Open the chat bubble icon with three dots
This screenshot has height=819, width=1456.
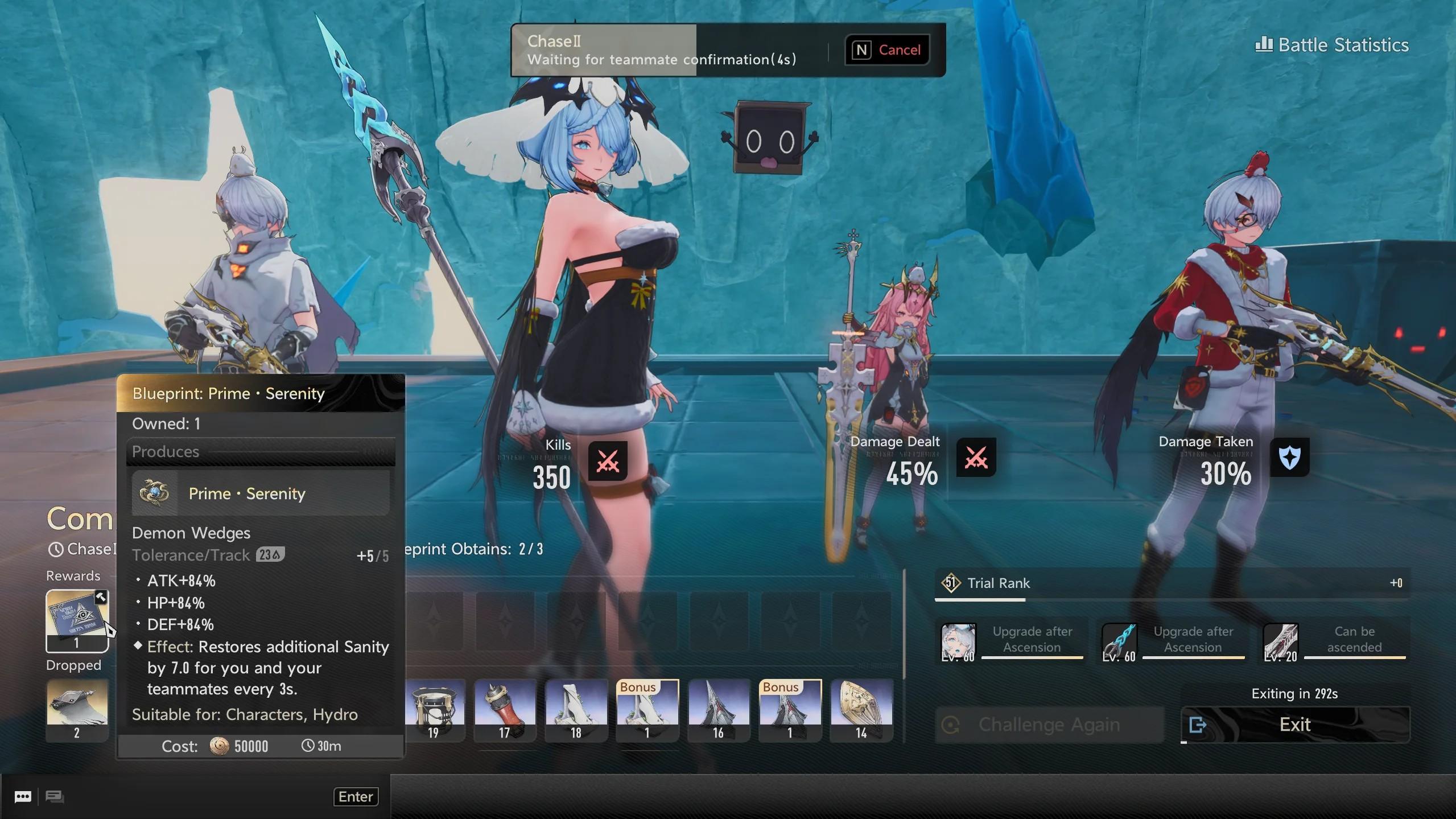pyautogui.click(x=23, y=797)
